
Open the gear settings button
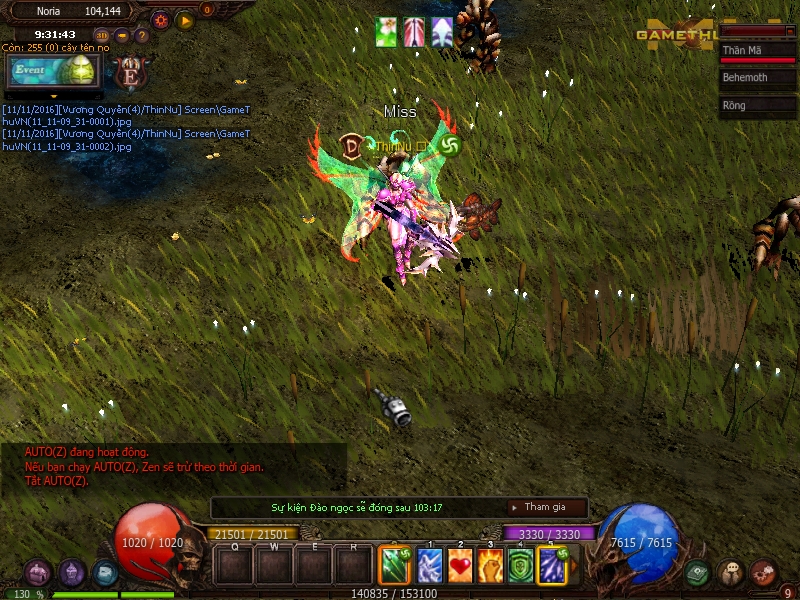pos(160,20)
